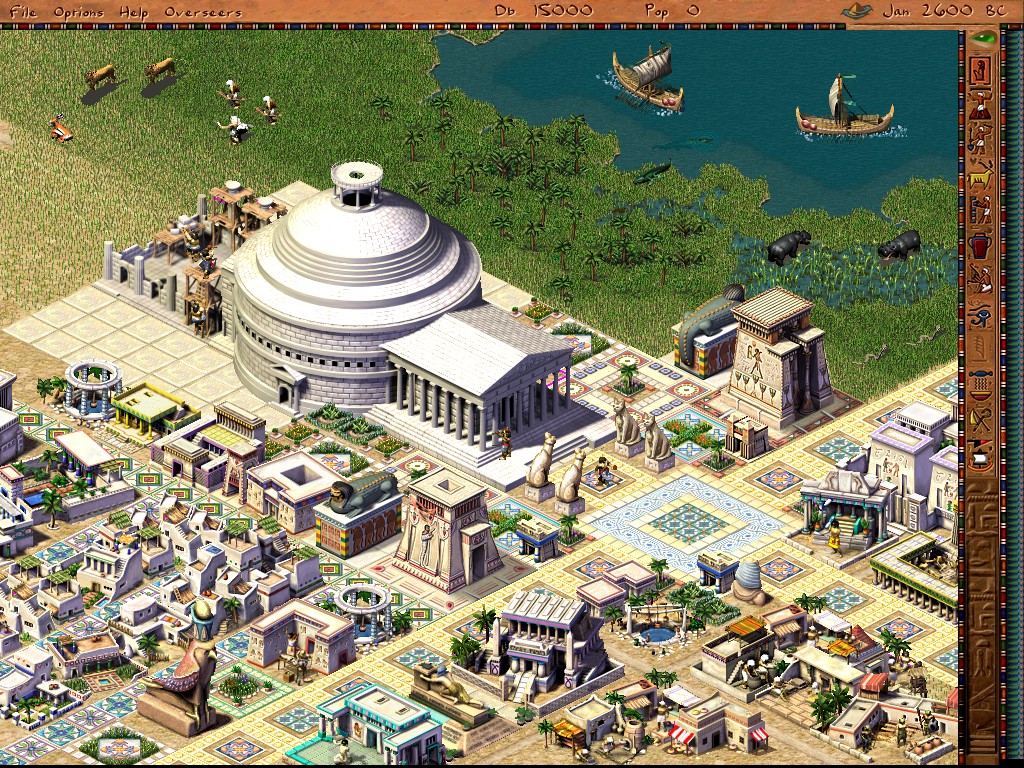This screenshot has width=1024, height=768.
Task: Open the Help menu
Action: point(133,11)
